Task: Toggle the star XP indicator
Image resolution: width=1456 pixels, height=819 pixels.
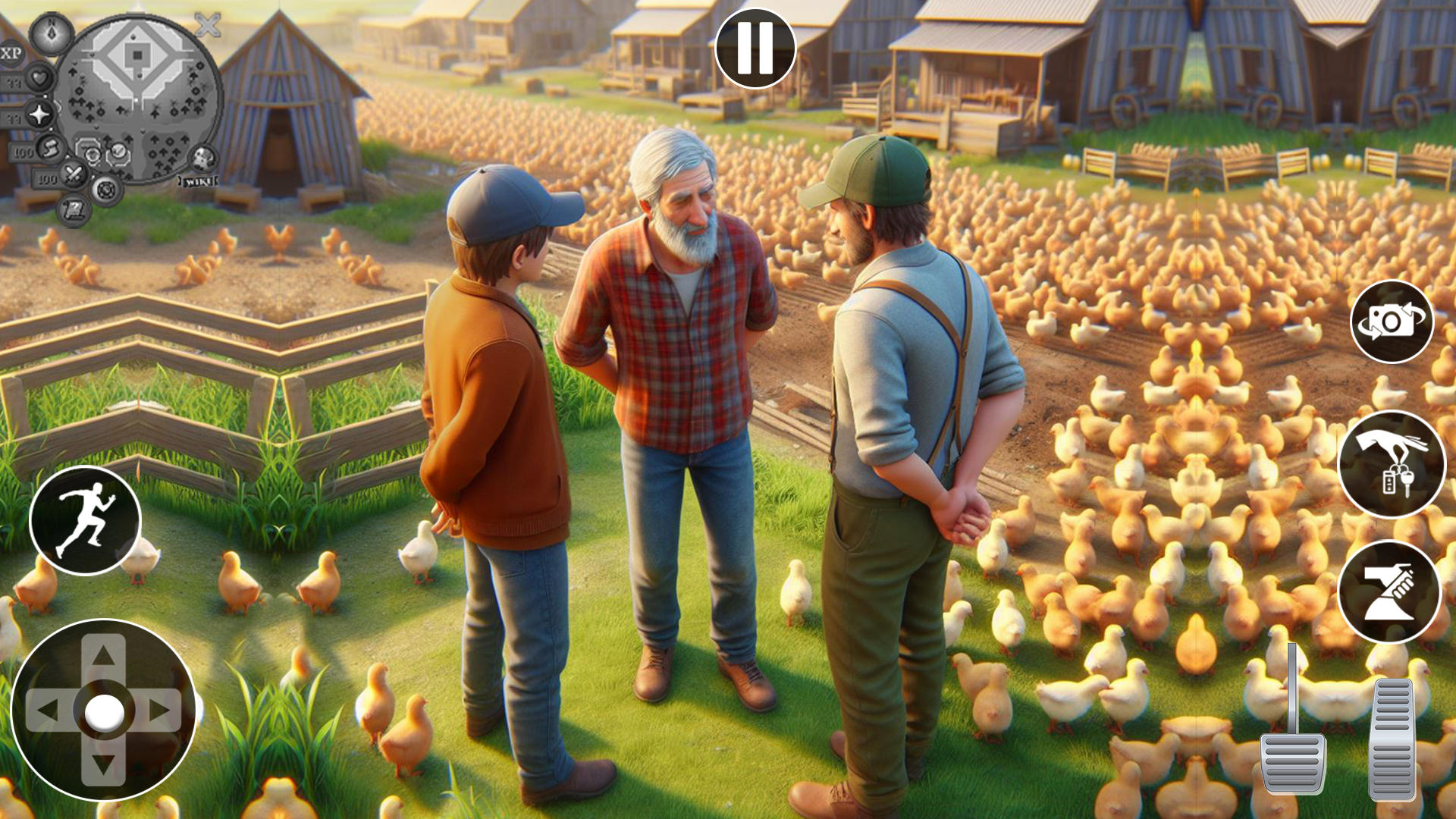Action: (x=38, y=115)
